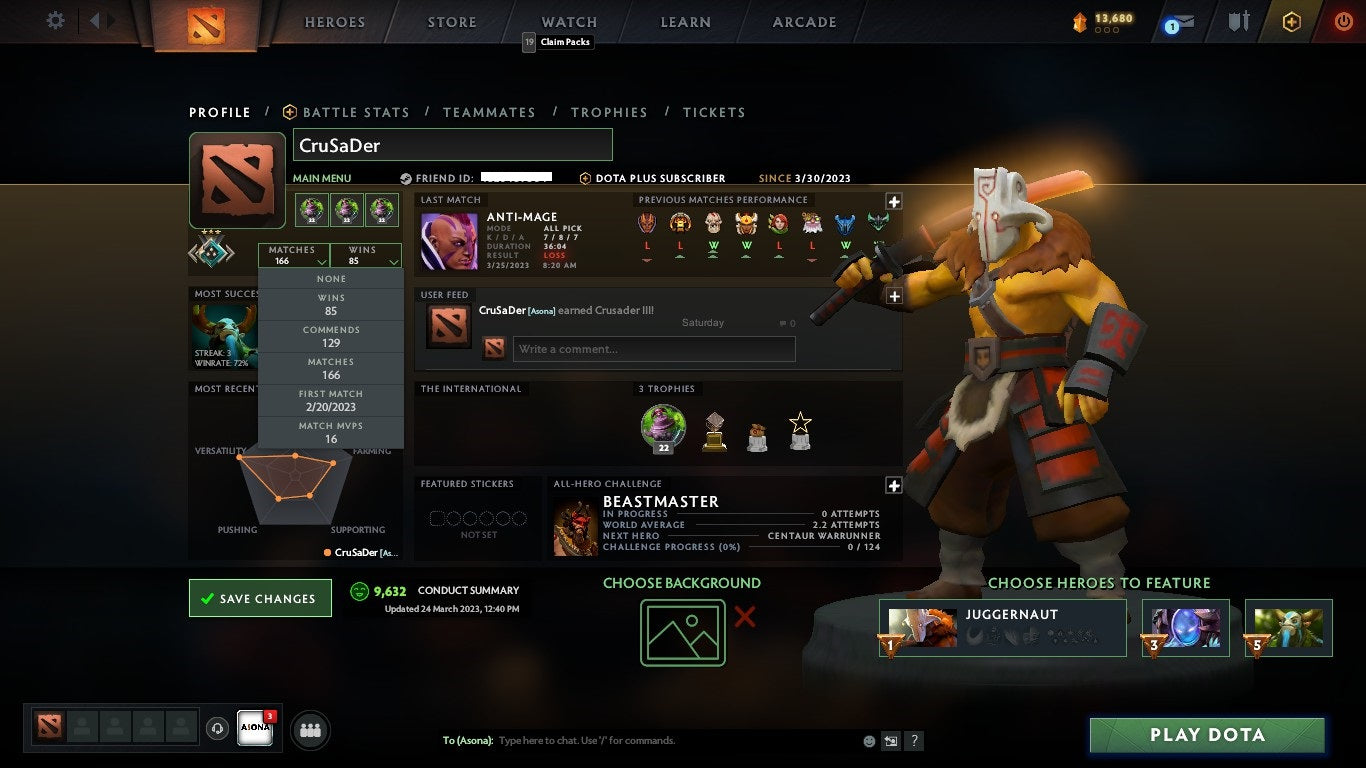Viewport: 1366px width, 768px height.
Task: Open the Armory shield and sword icon
Action: (1239, 21)
